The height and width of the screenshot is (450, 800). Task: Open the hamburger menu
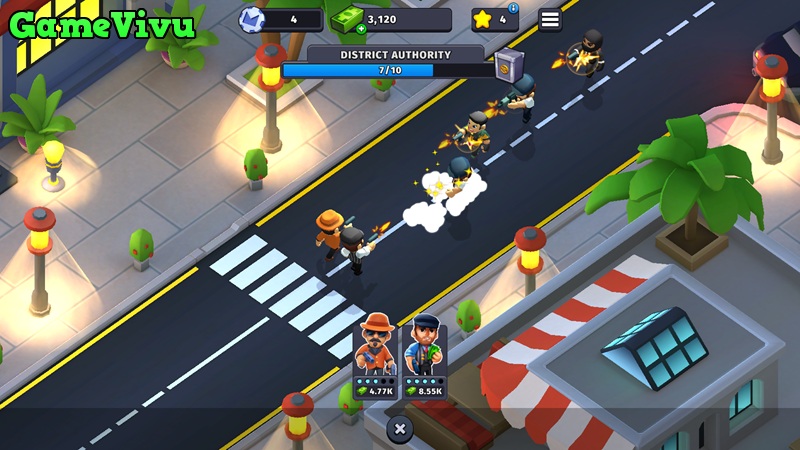click(x=549, y=19)
